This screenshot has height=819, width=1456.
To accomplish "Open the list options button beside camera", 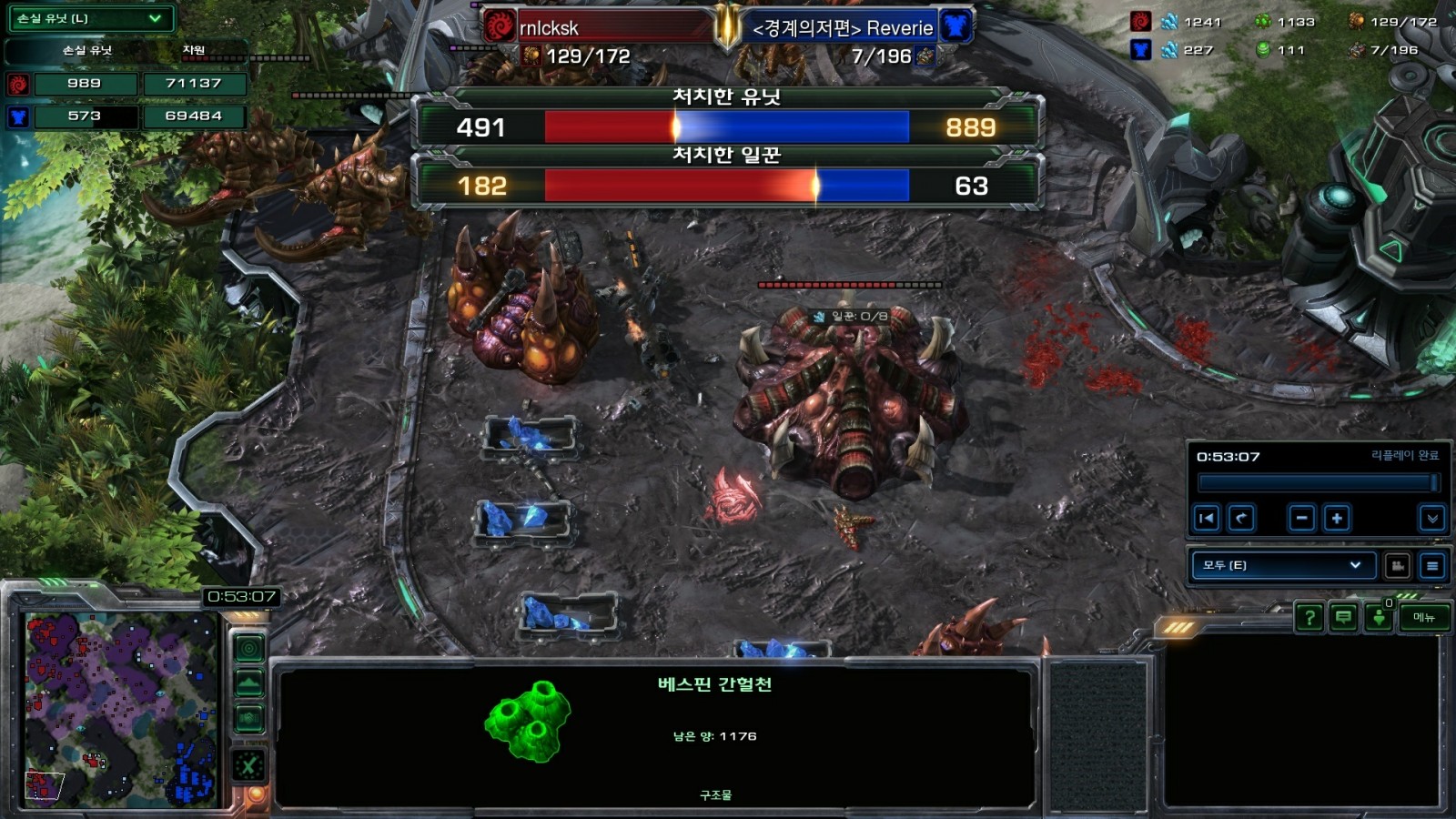I will 1432,566.
